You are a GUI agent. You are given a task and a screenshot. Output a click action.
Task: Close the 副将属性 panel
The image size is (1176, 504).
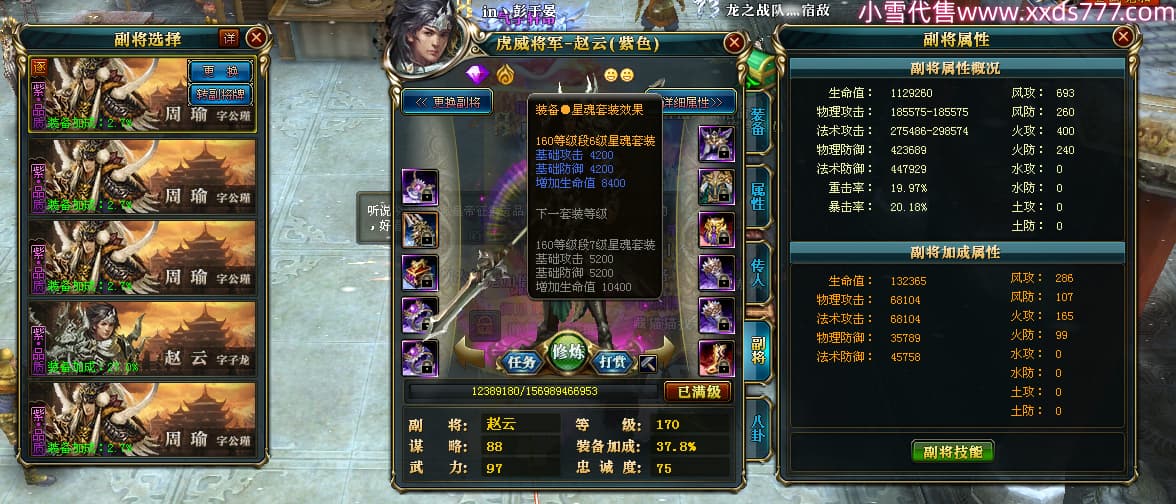(1125, 38)
